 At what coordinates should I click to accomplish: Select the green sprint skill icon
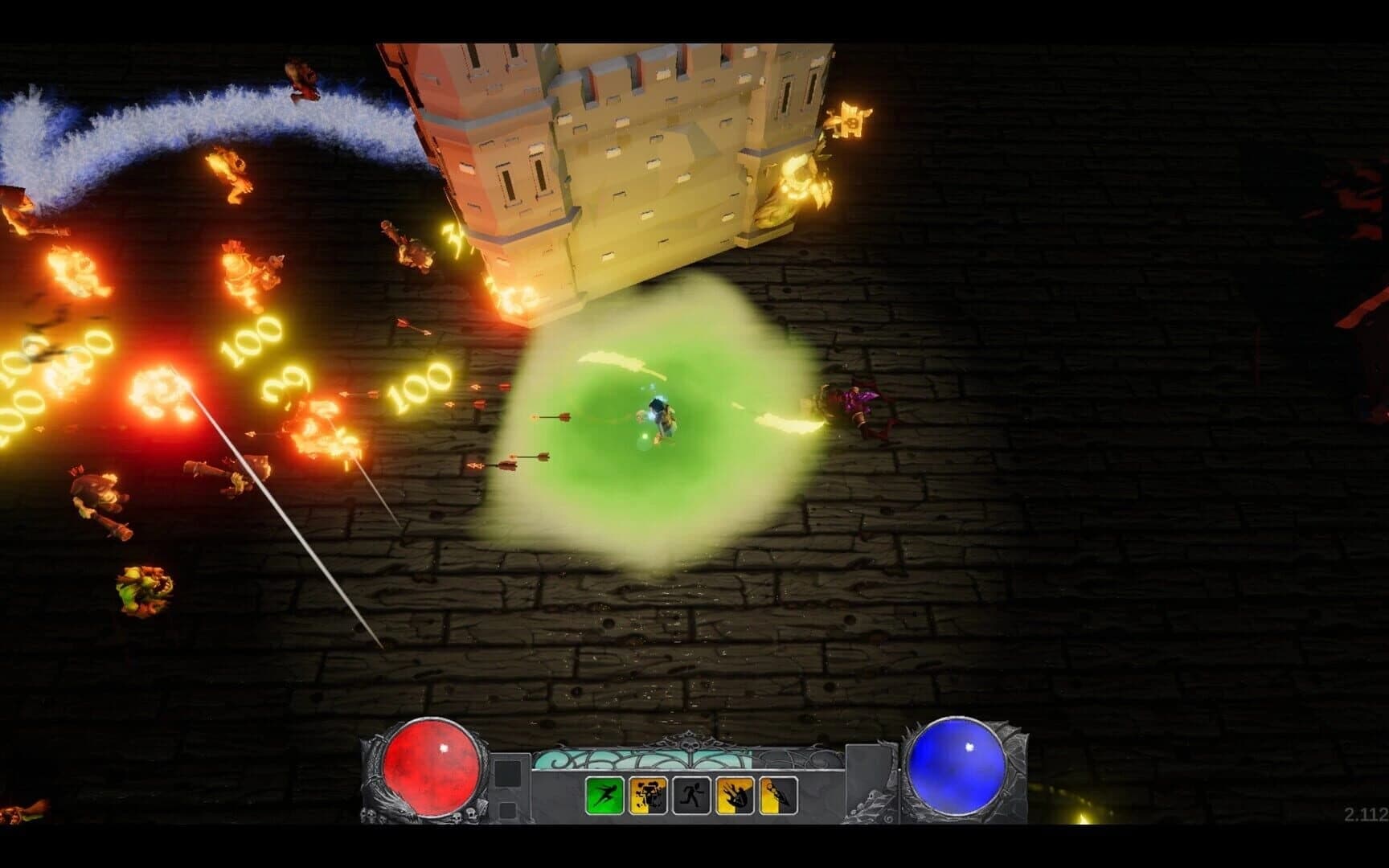605,795
